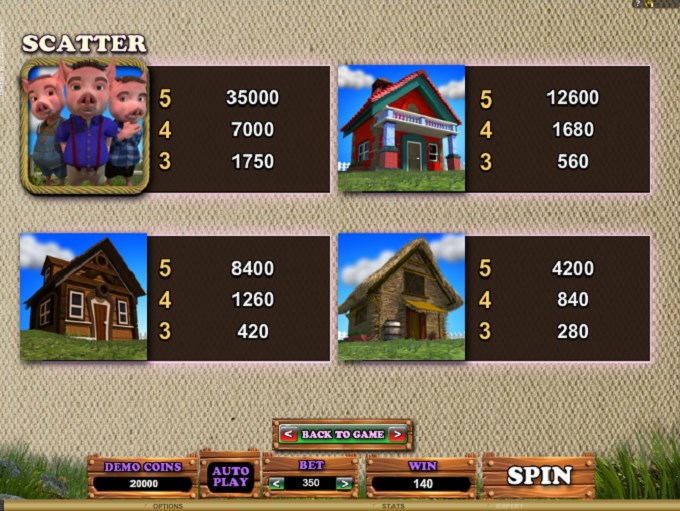This screenshot has height=511, width=680.
Task: Decrease the bet amount
Action: [278, 484]
